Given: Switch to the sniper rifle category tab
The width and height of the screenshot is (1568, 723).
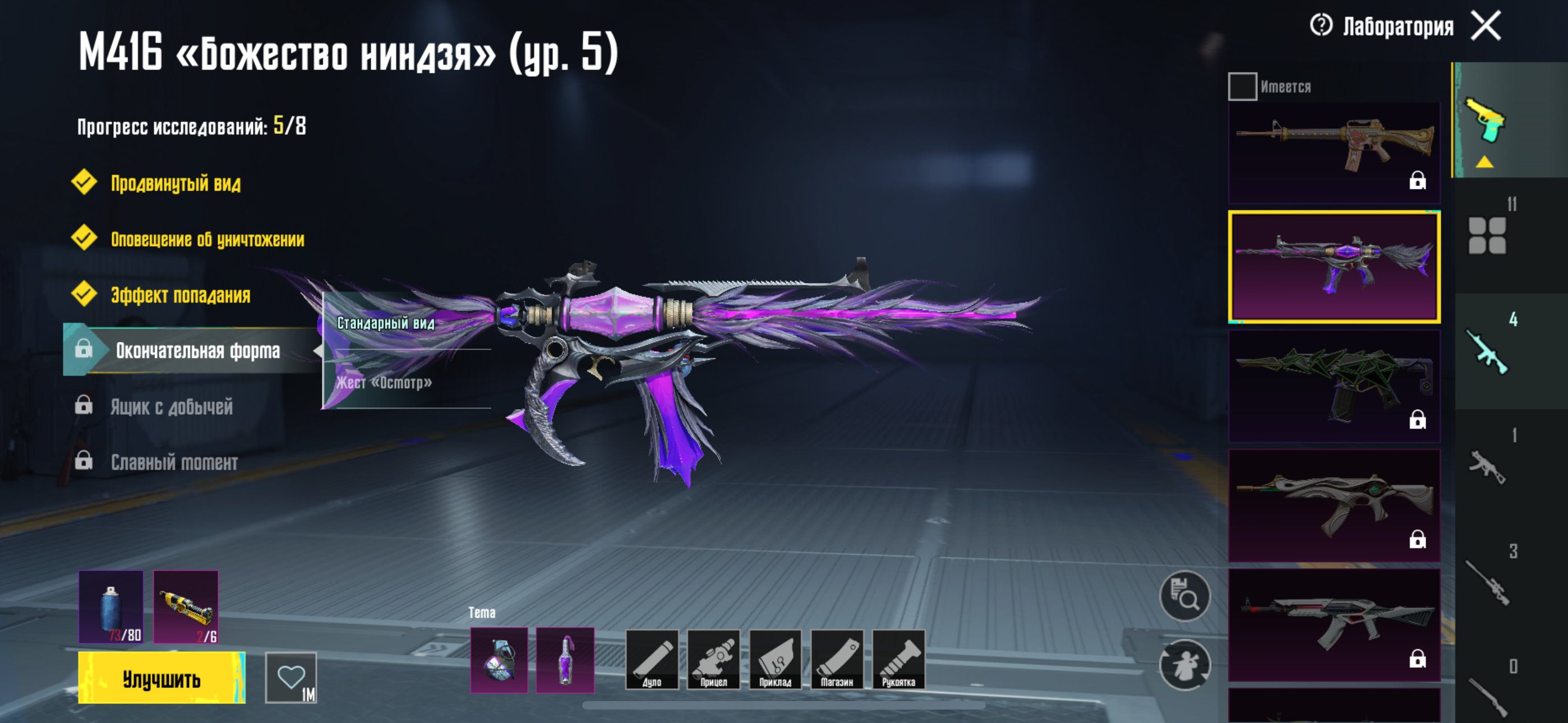Looking at the screenshot, I should point(1487,583).
